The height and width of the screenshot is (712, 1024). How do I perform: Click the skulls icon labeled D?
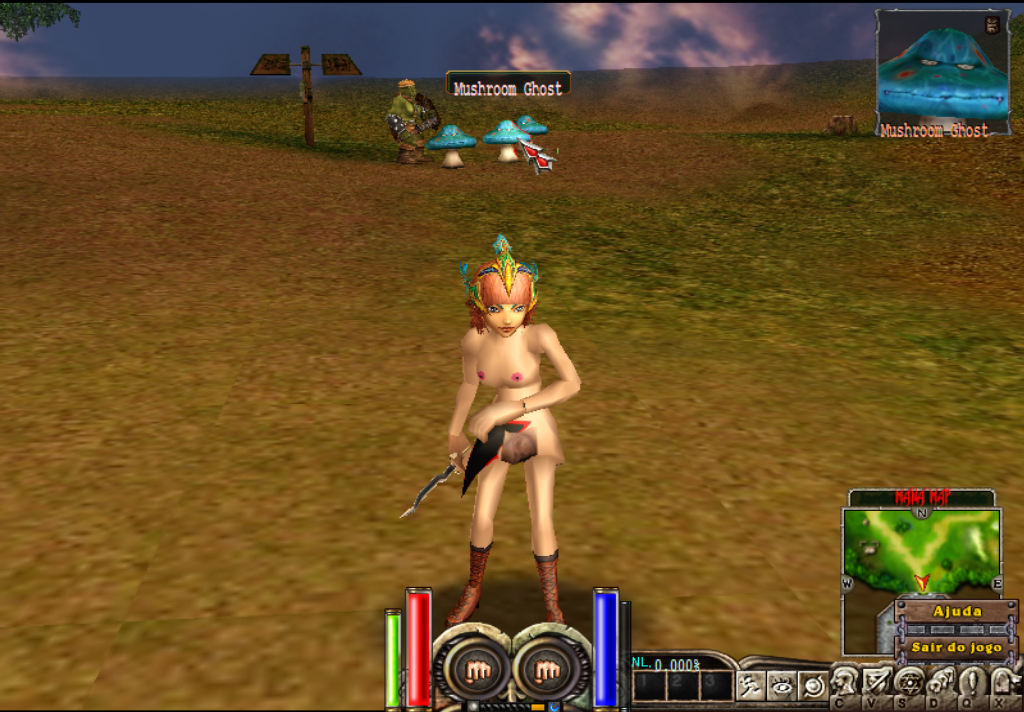click(940, 683)
